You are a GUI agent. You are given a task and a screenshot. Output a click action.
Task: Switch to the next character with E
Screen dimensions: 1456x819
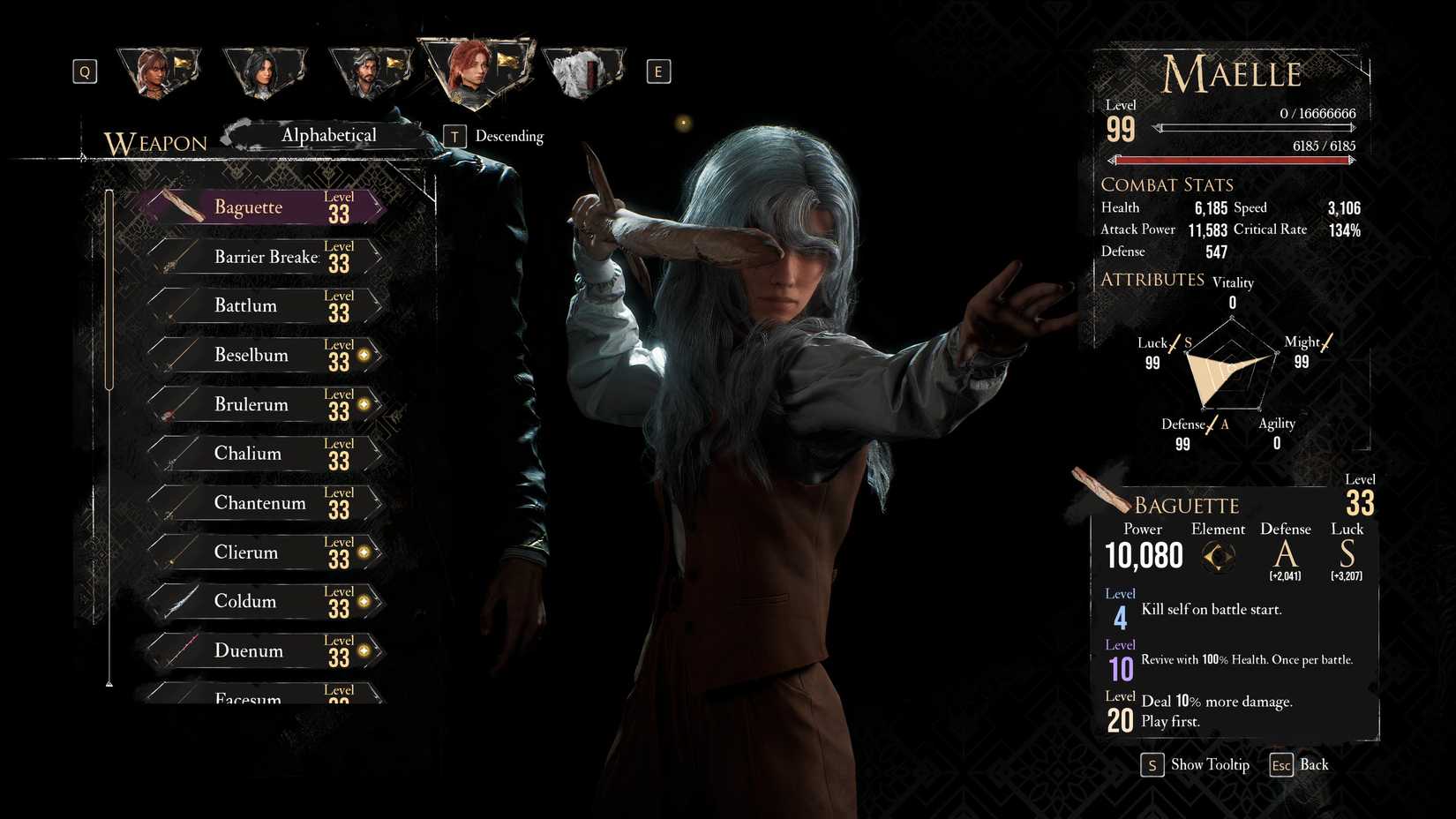click(657, 71)
